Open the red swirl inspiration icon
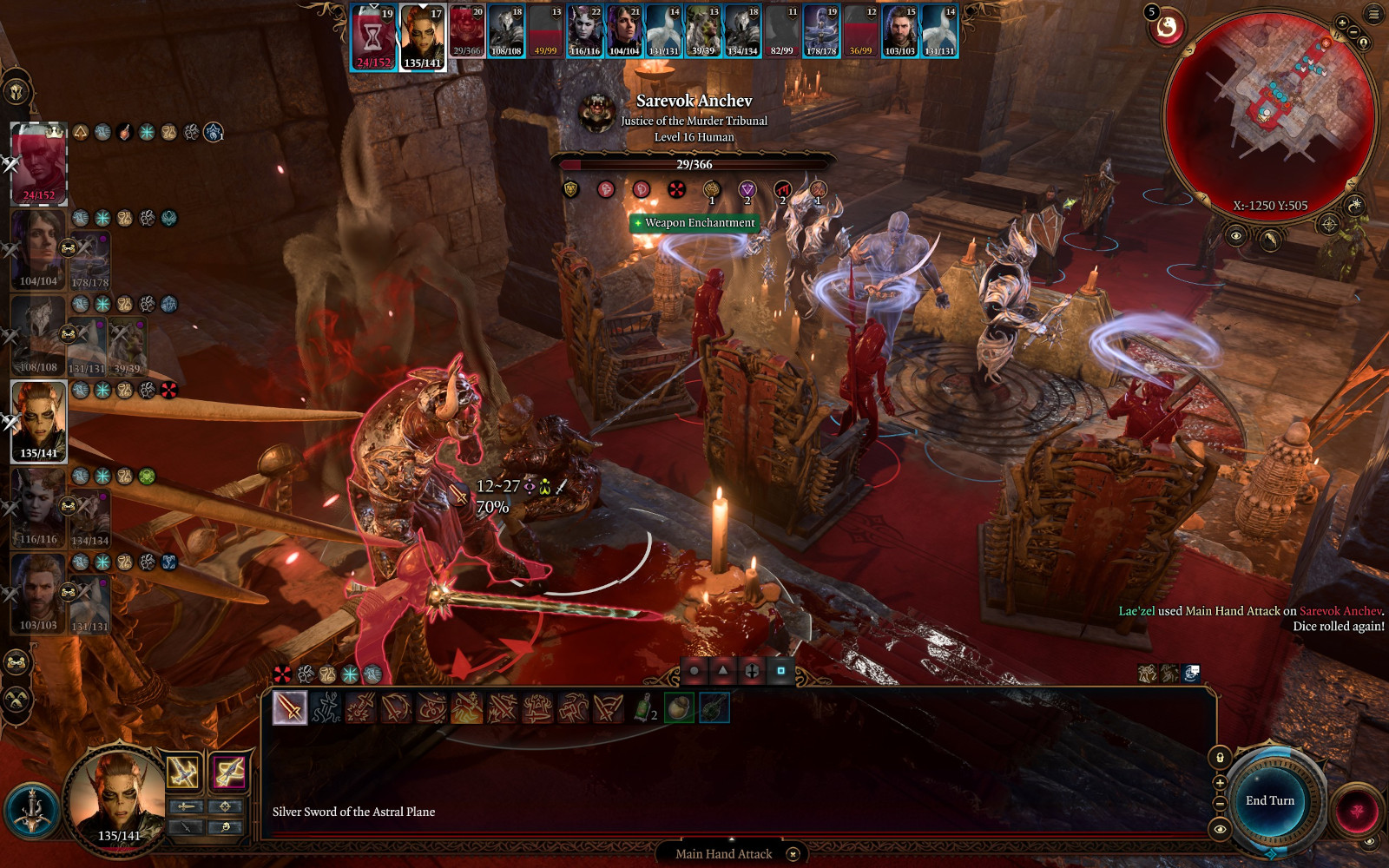The image size is (1389, 868). tap(1168, 29)
